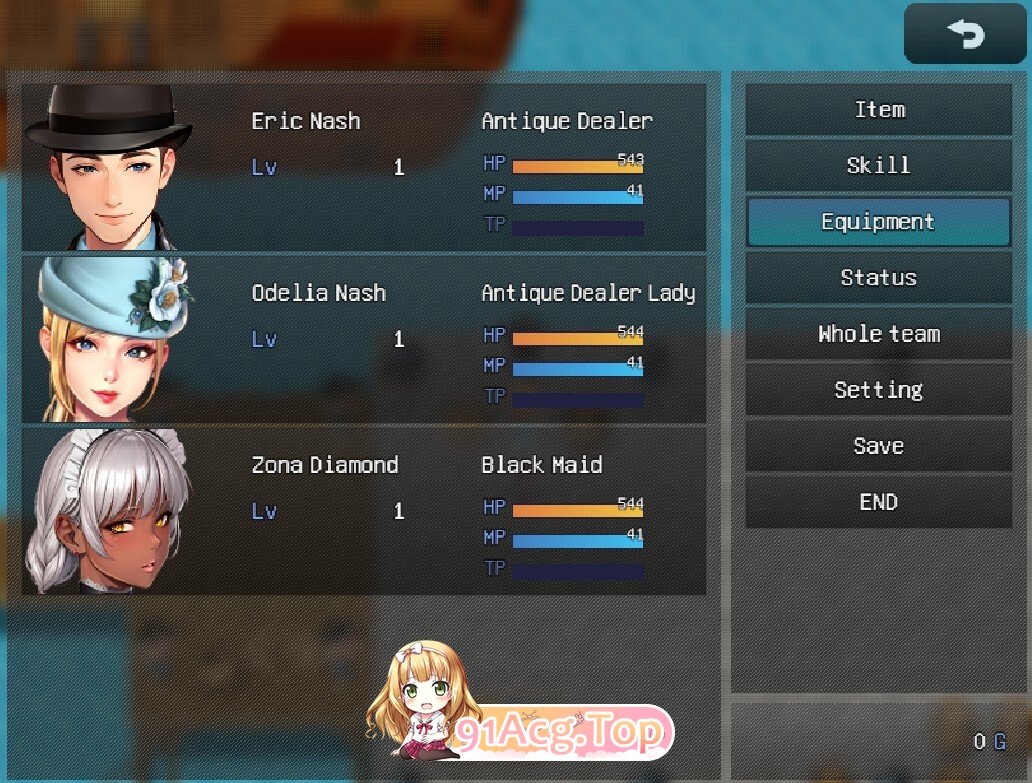Click the Save menu entry
Image resolution: width=1032 pixels, height=783 pixels.
[878, 446]
